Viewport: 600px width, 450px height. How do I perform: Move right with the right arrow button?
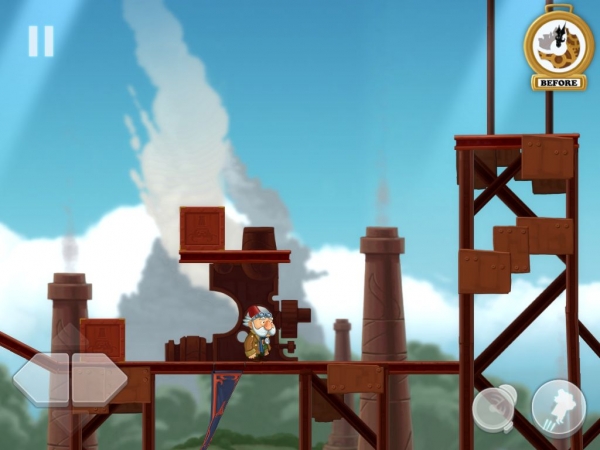[99, 379]
